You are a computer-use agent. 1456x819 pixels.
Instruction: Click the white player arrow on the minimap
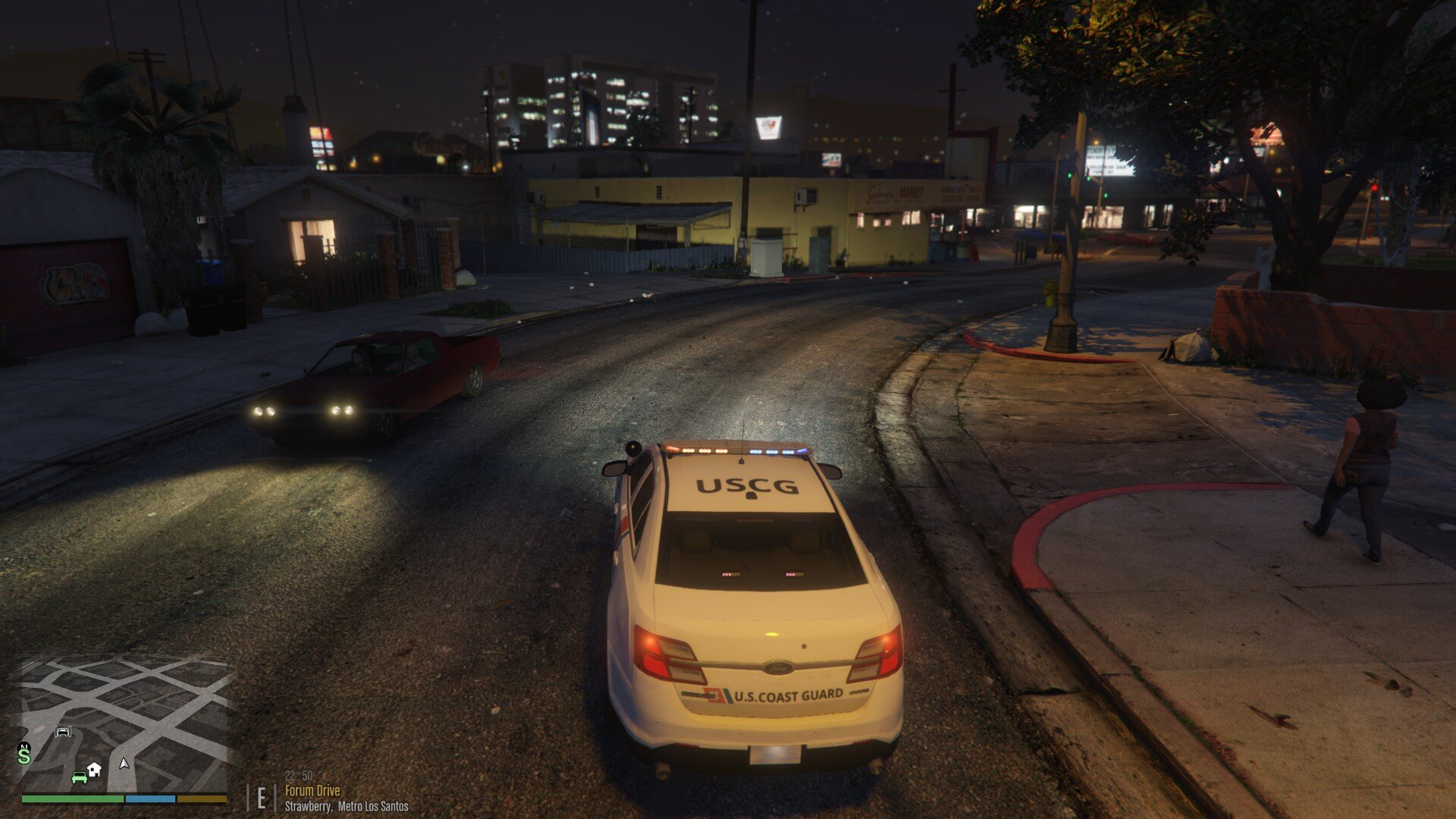click(124, 765)
